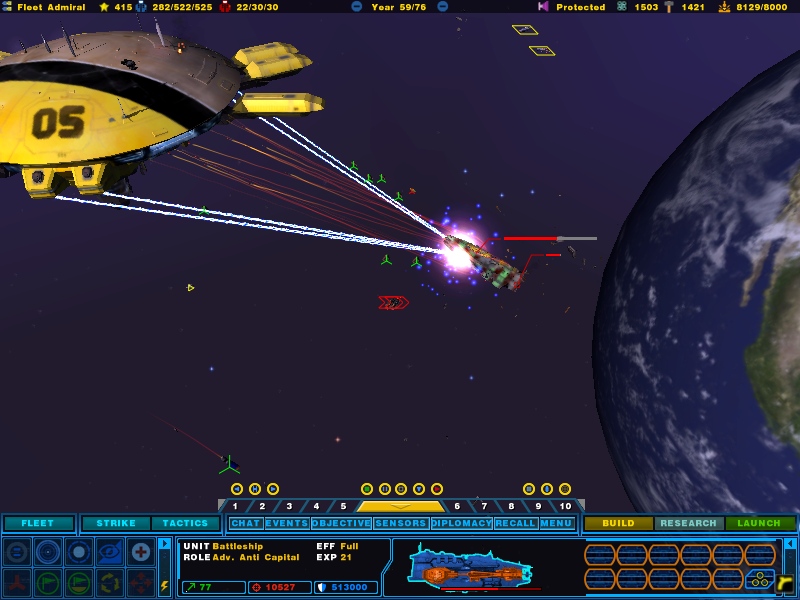Screen dimensions: 800x600
Task: Show the Events log
Action: (x=287, y=523)
